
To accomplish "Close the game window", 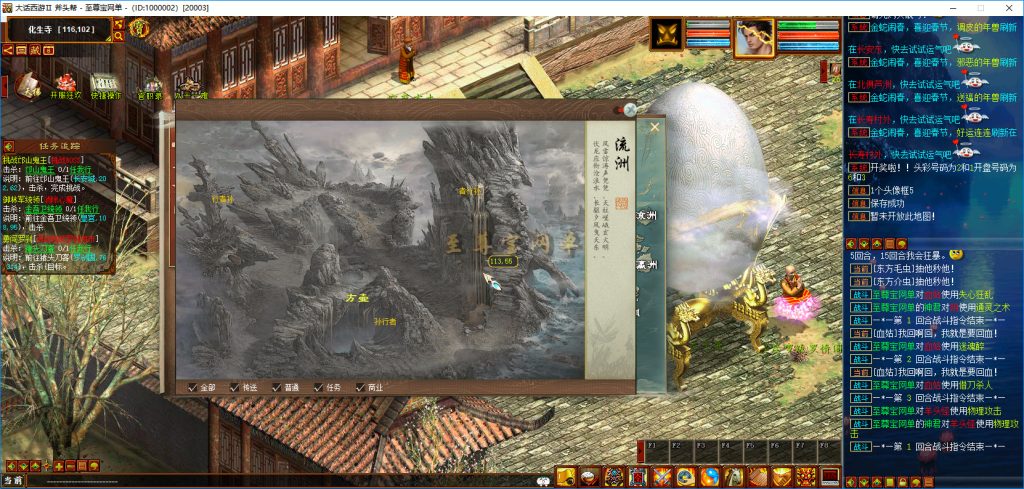I will 1007,7.
